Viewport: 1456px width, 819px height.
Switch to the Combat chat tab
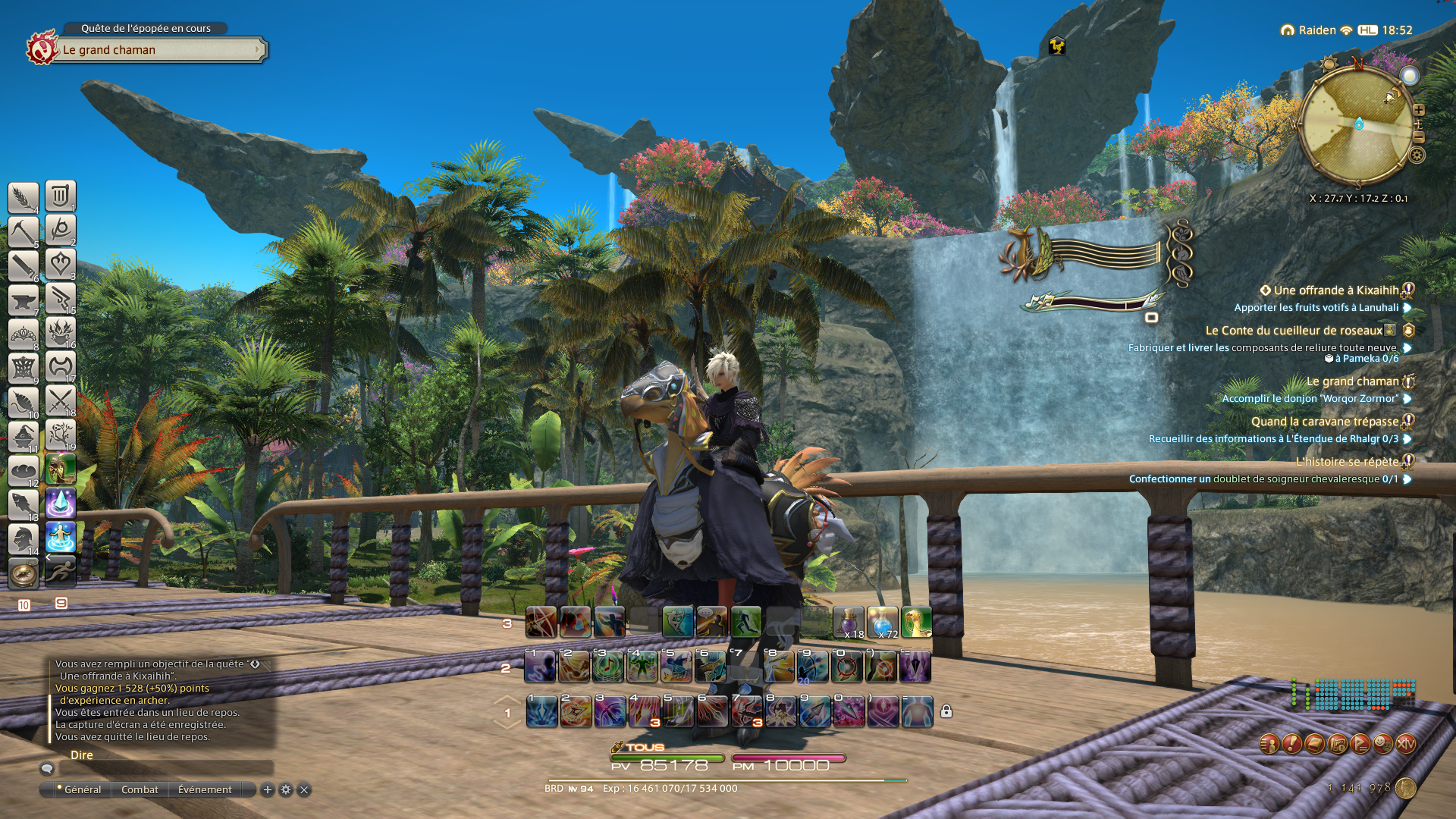140,789
